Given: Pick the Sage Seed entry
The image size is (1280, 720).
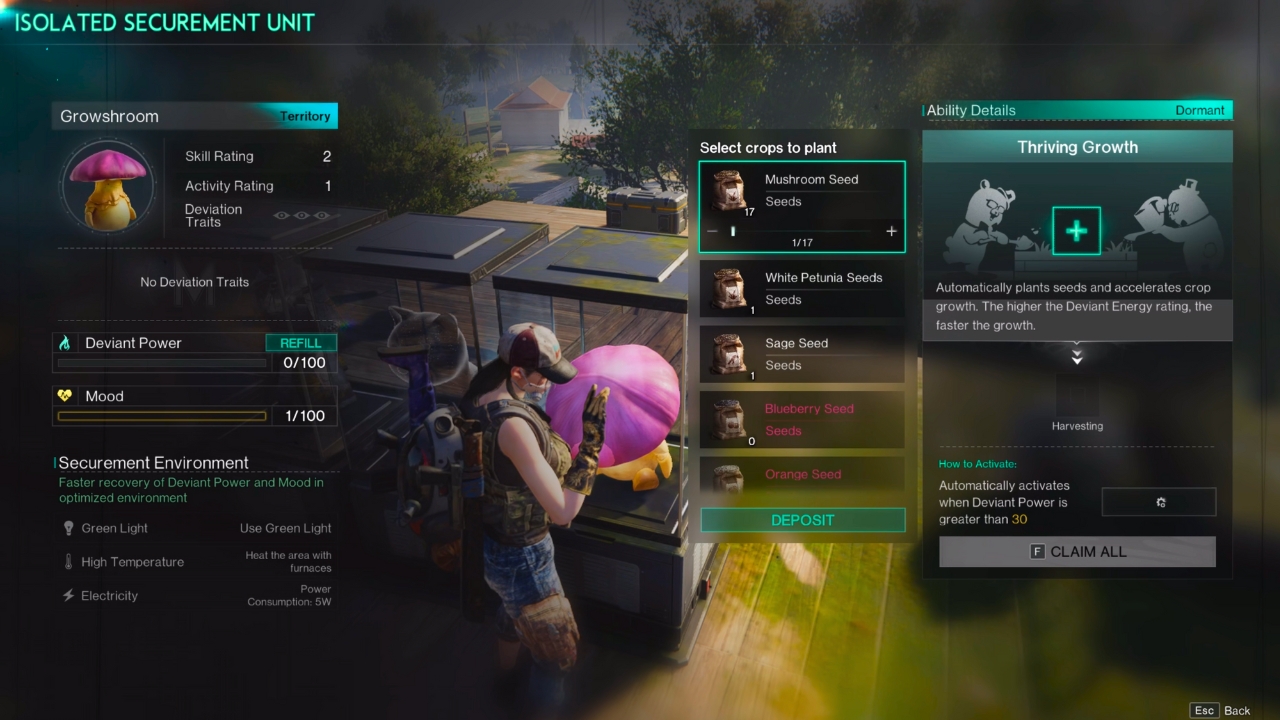Looking at the screenshot, I should tap(802, 355).
